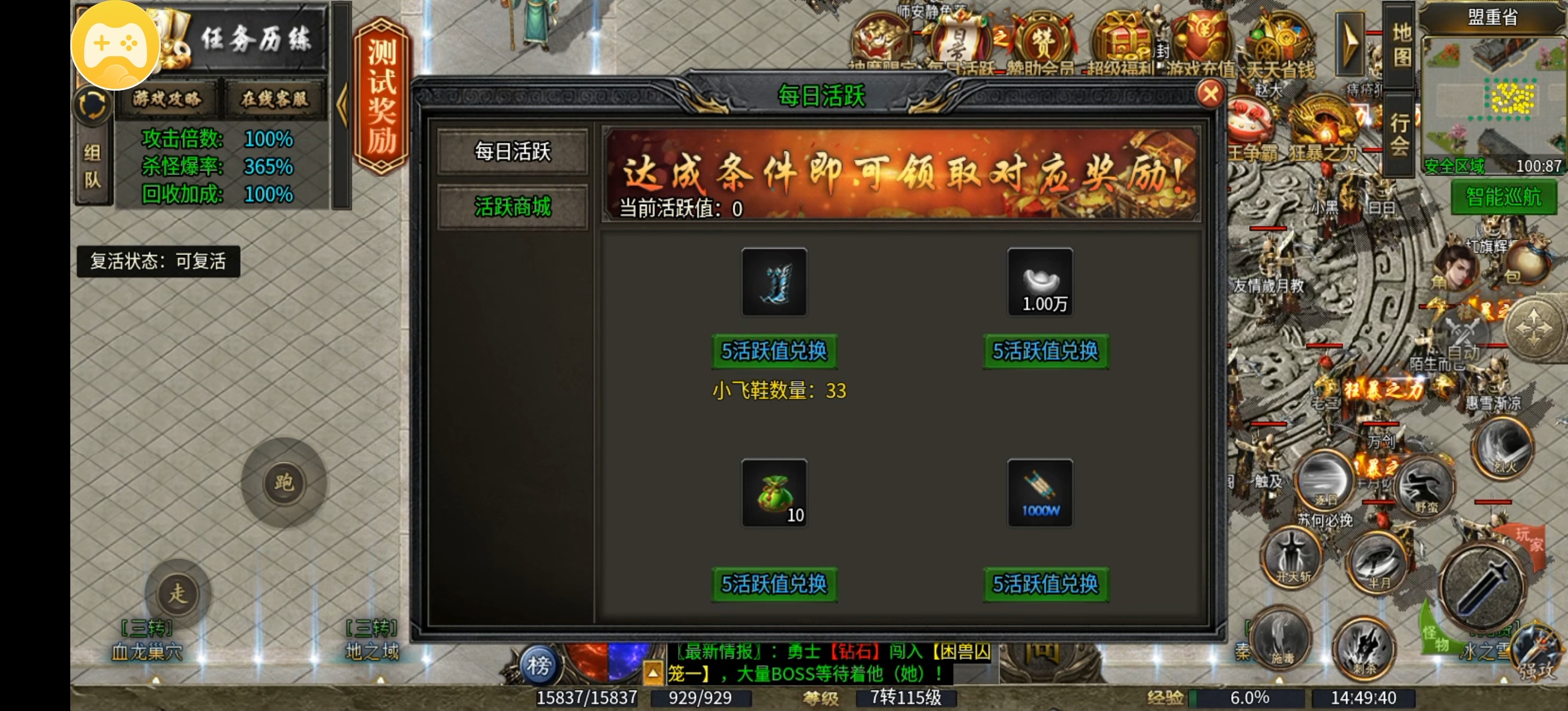The height and width of the screenshot is (711, 1568).
Task: Open the 活跃商城 tab
Action: [512, 207]
